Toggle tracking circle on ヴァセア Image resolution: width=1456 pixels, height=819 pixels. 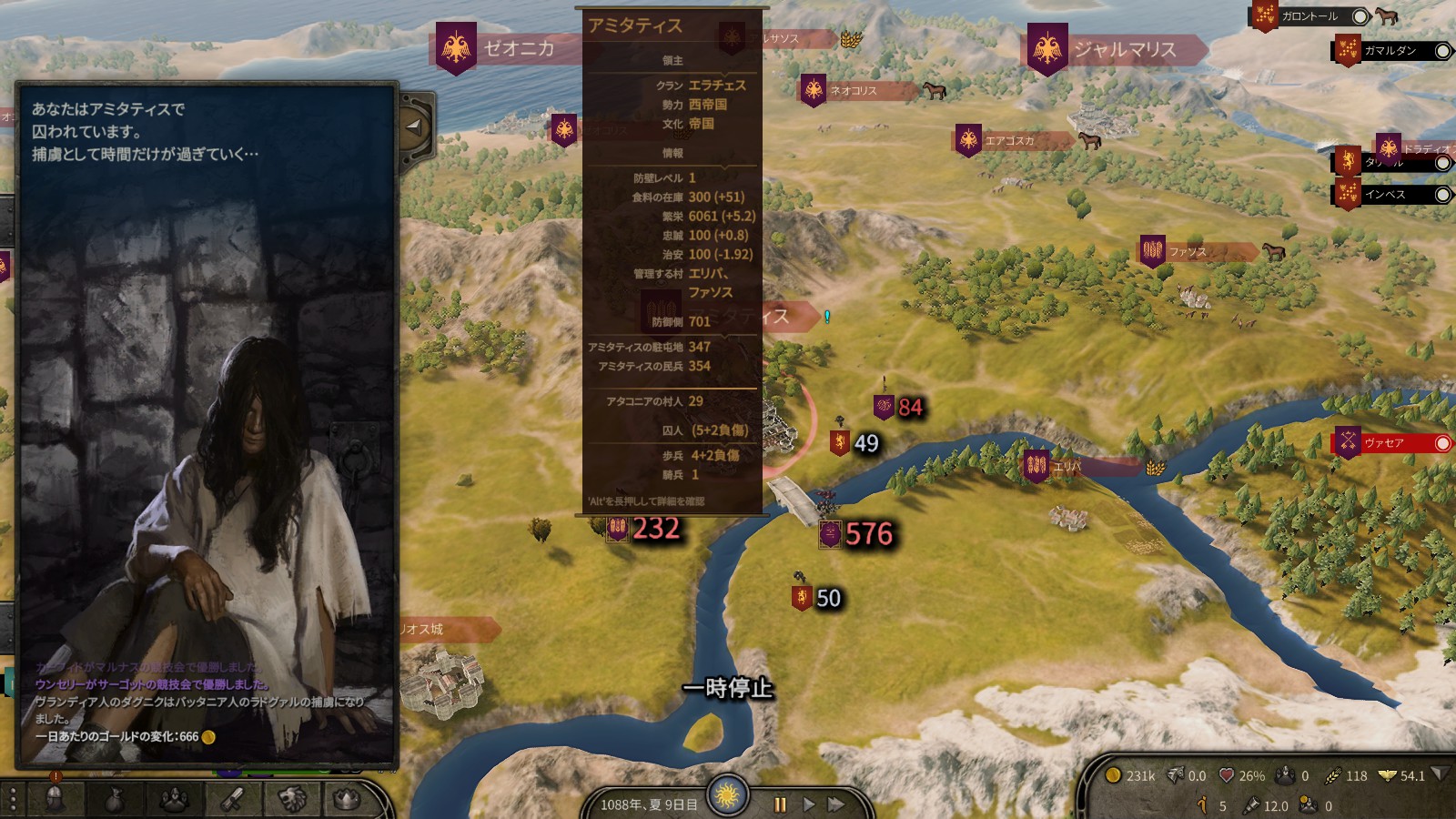(1442, 443)
